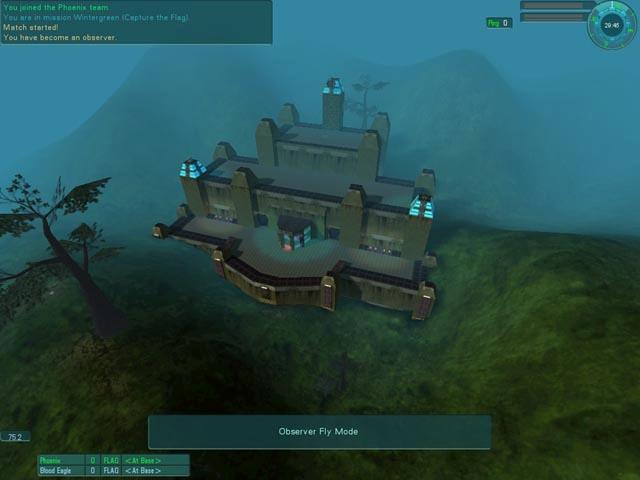Select the Phoenix team score row
The height and width of the screenshot is (480, 640).
(113, 460)
